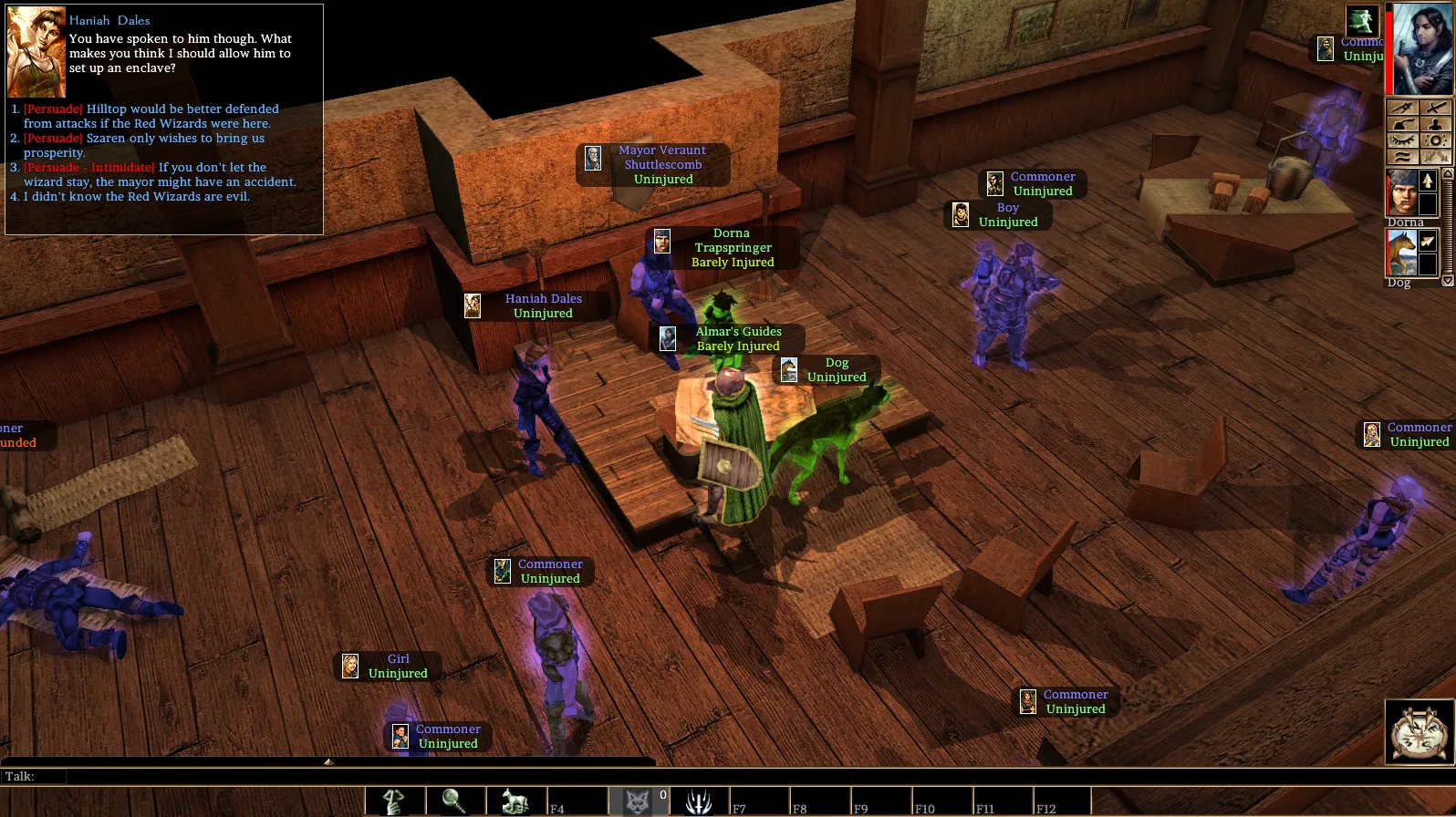The image size is (1456, 817).
Task: Toggle the running-figure mode icon
Action: pos(1362,21)
